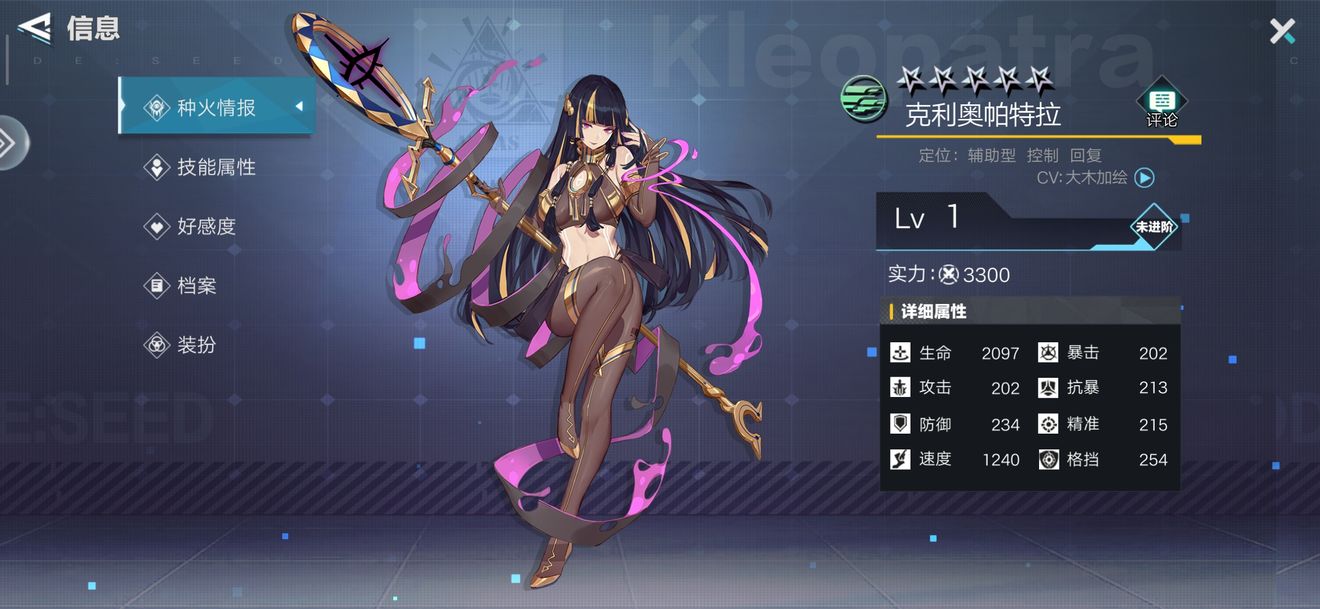
Task: Expand the side arrow on left edge
Action: click(10, 143)
